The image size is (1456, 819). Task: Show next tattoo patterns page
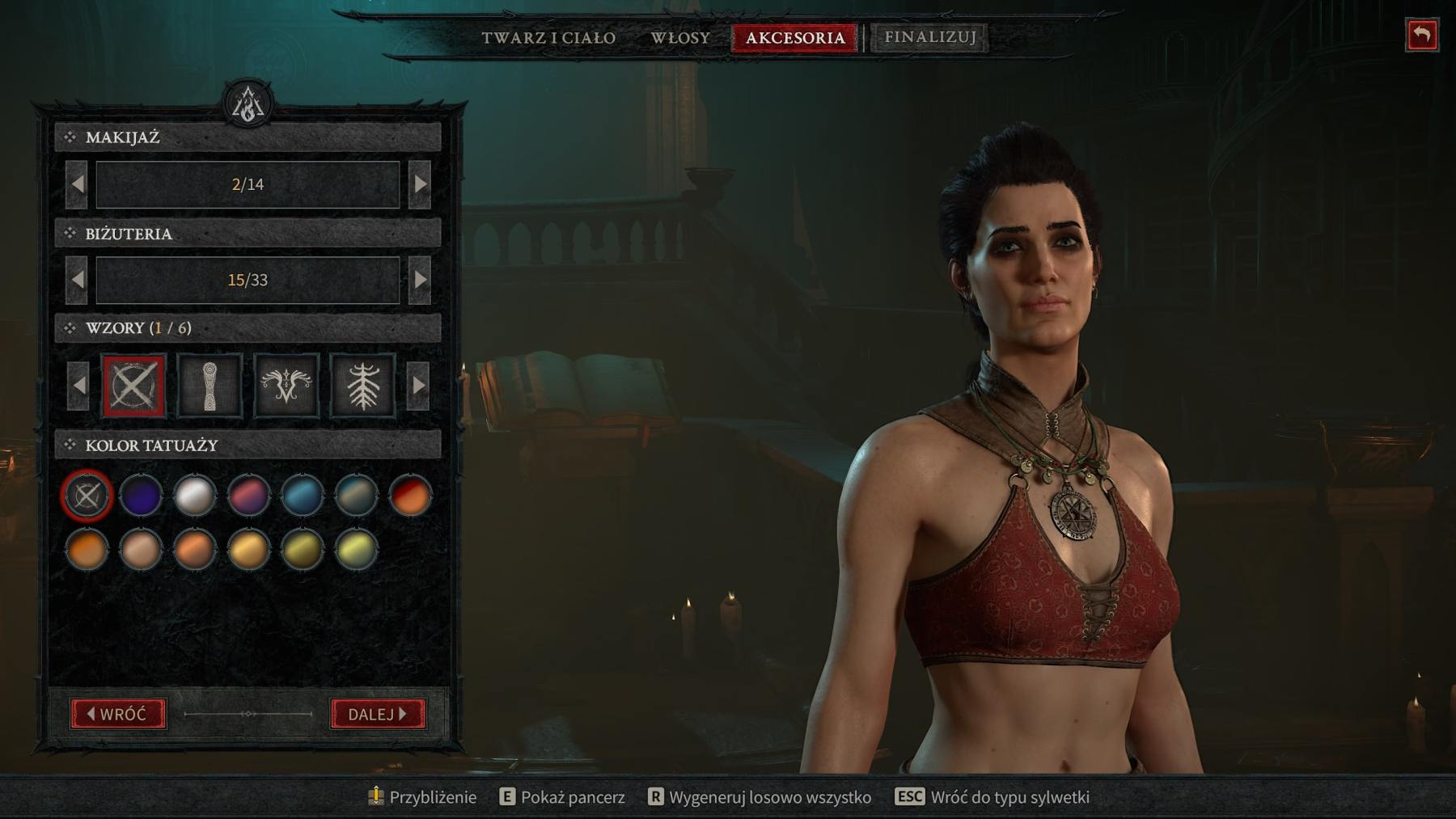pos(418,386)
